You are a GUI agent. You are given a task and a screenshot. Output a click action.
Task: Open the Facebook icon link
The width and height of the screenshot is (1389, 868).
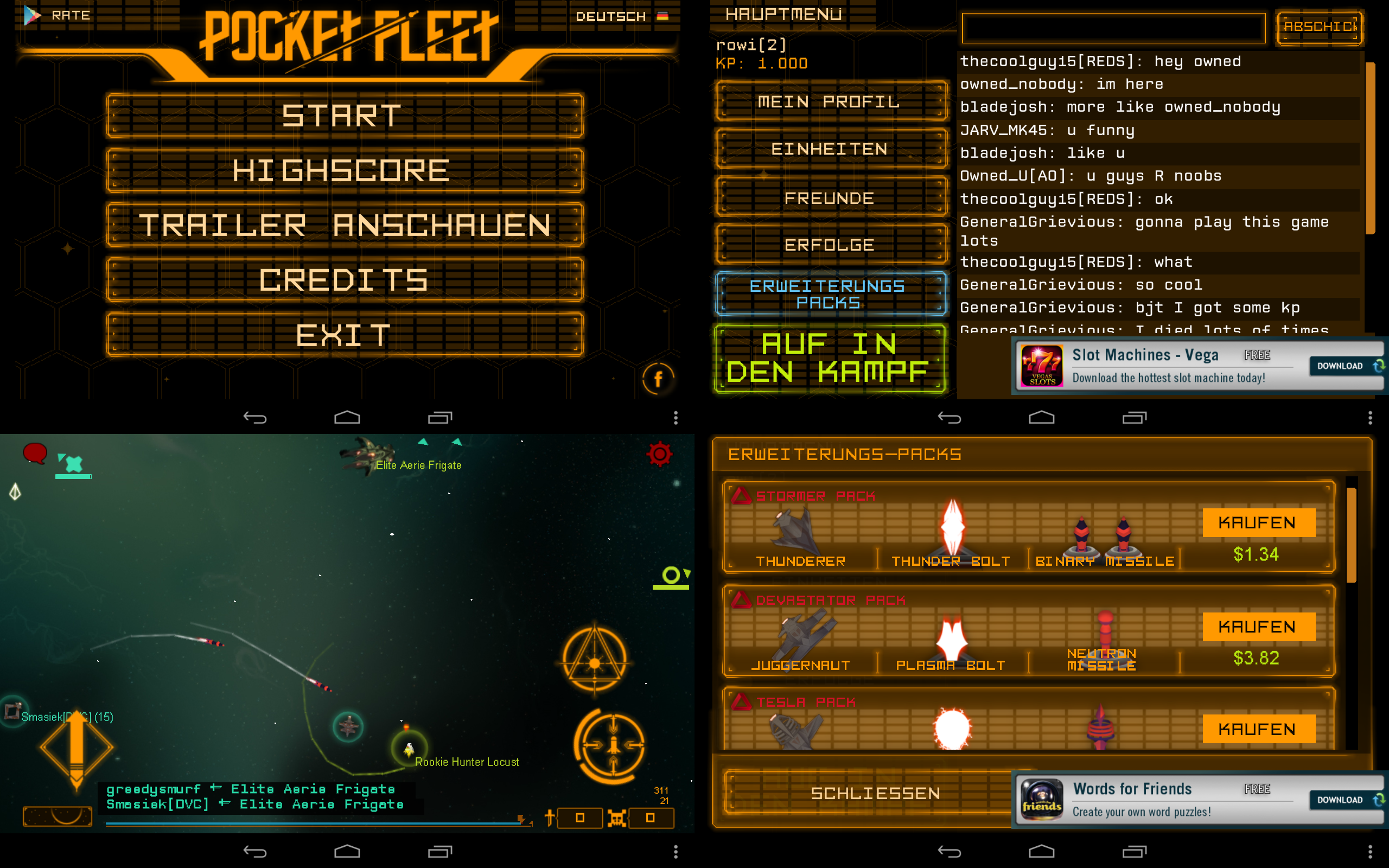point(658,379)
